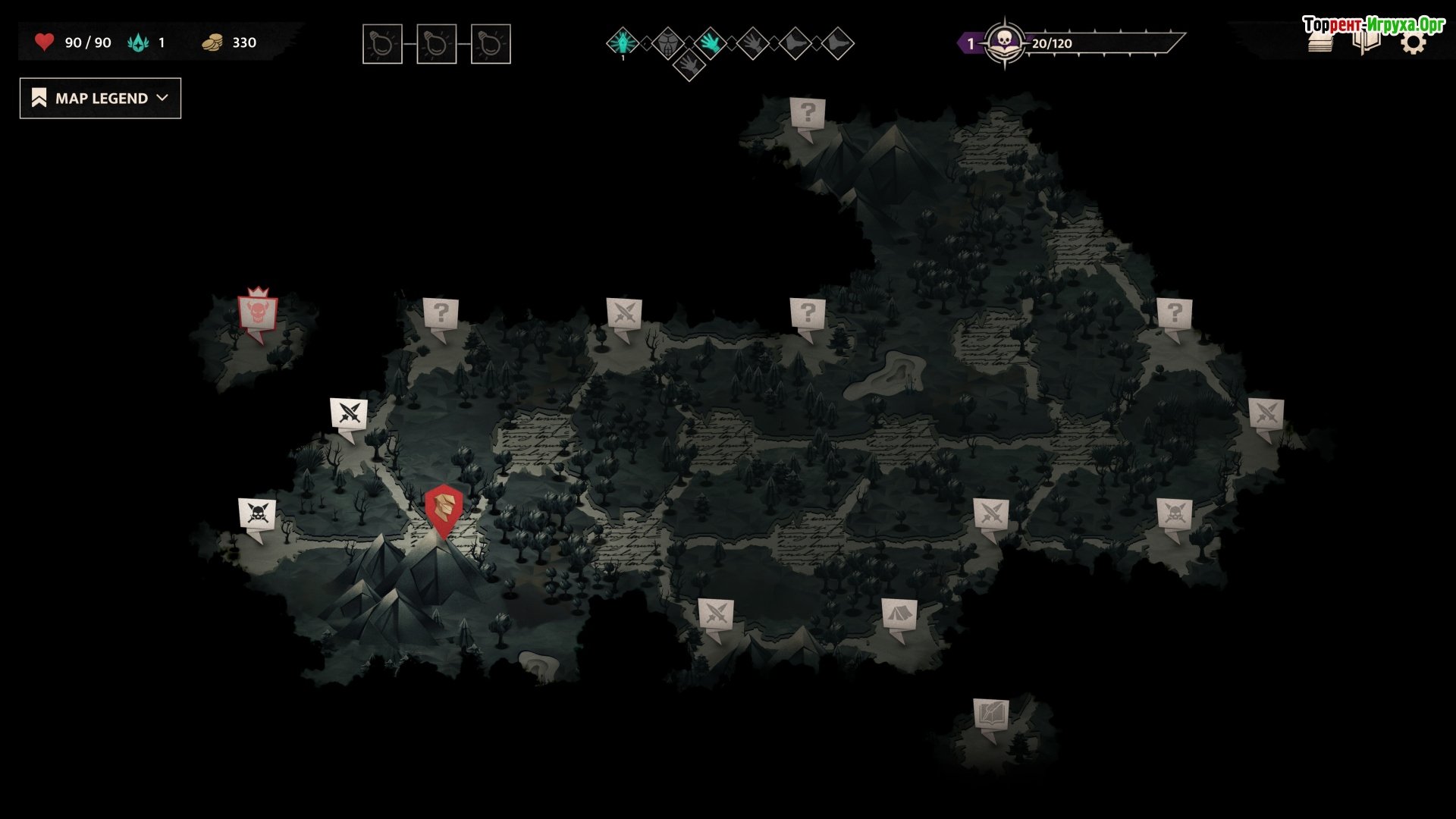
Task: Expand the Map Legend dropdown
Action: (100, 99)
